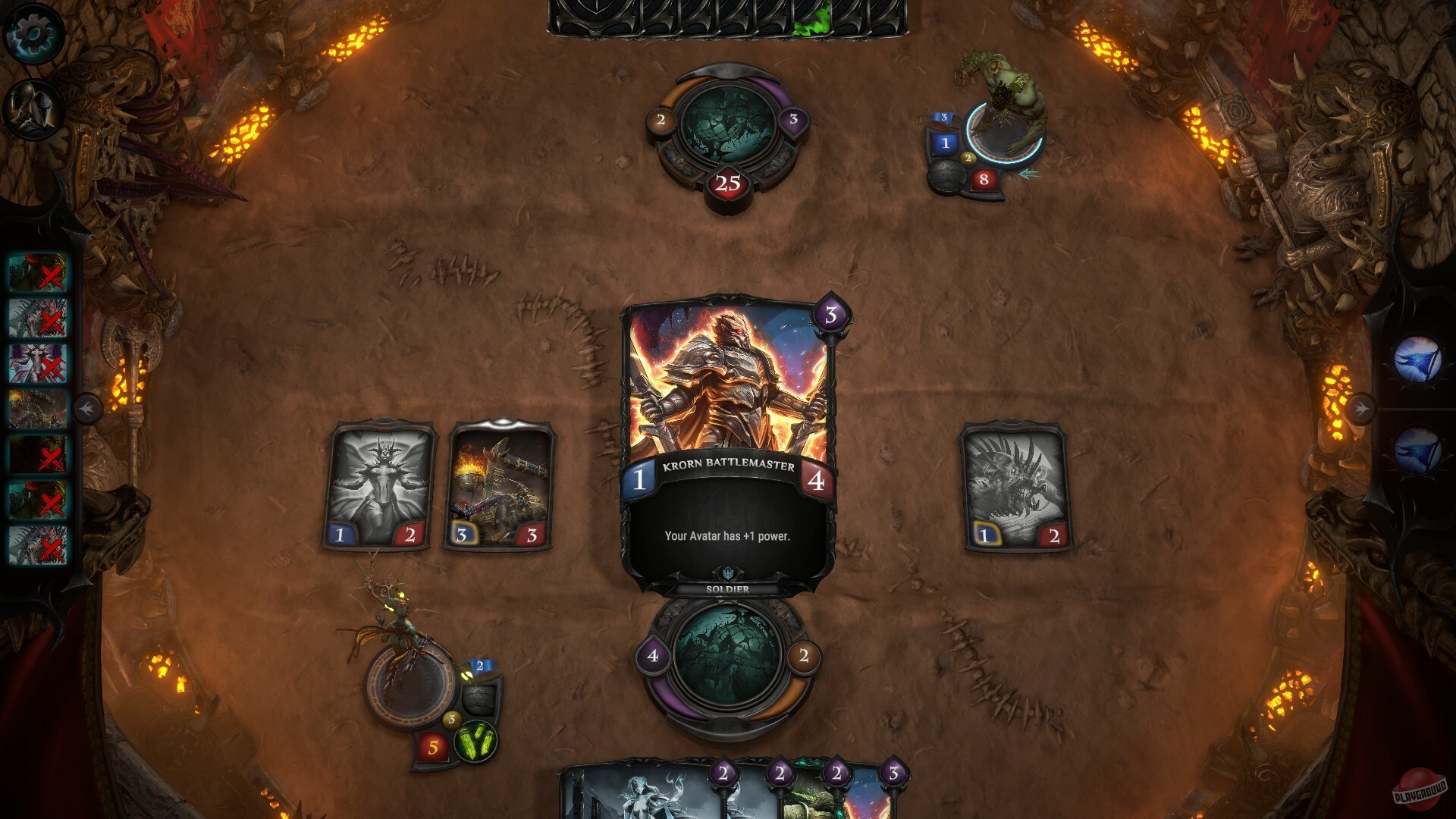Select the bottom-most discarded card in the sidebar
Image resolution: width=1456 pixels, height=819 pixels.
(x=36, y=544)
